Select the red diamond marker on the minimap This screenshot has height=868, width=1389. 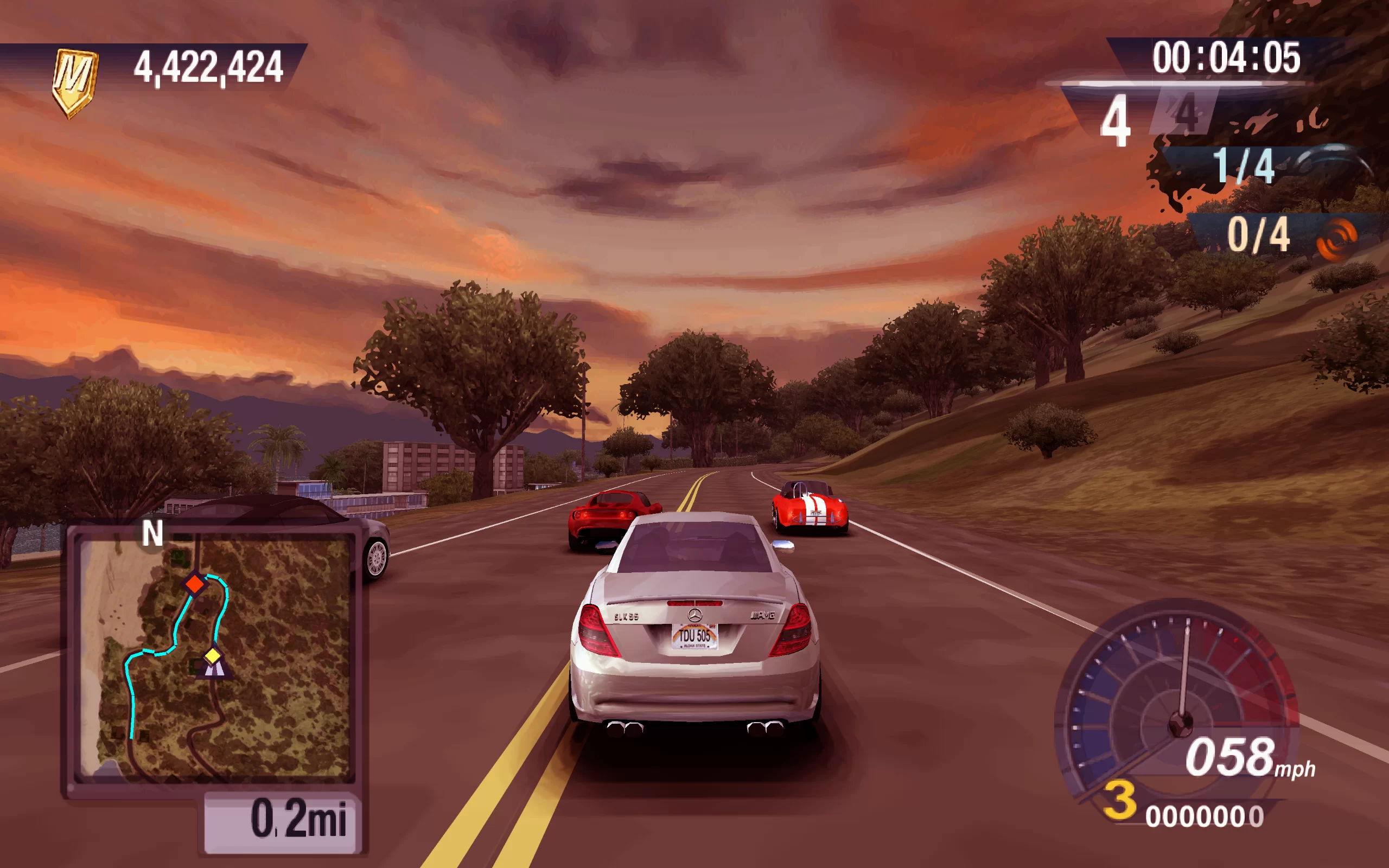click(x=195, y=584)
